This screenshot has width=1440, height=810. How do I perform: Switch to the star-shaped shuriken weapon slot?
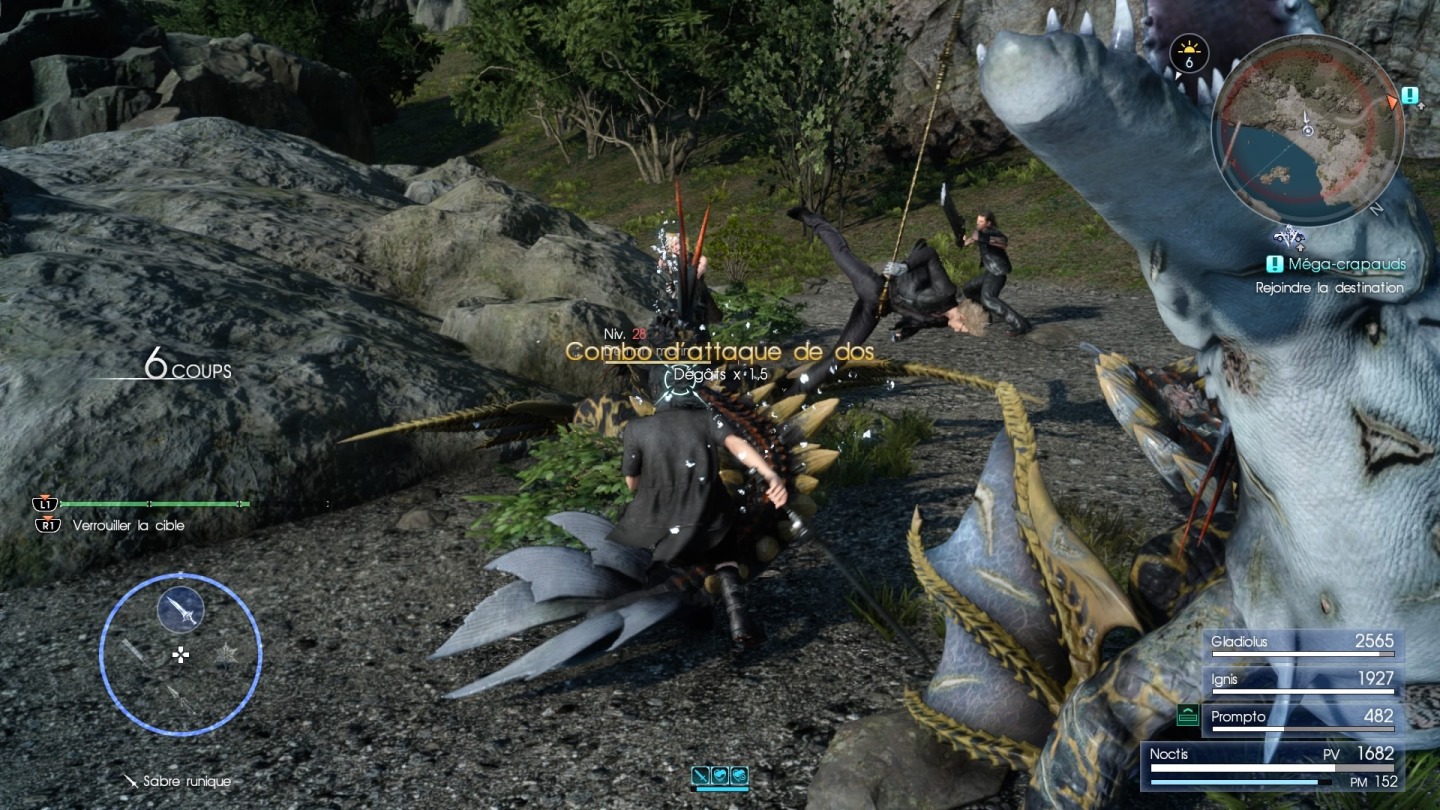coord(227,655)
